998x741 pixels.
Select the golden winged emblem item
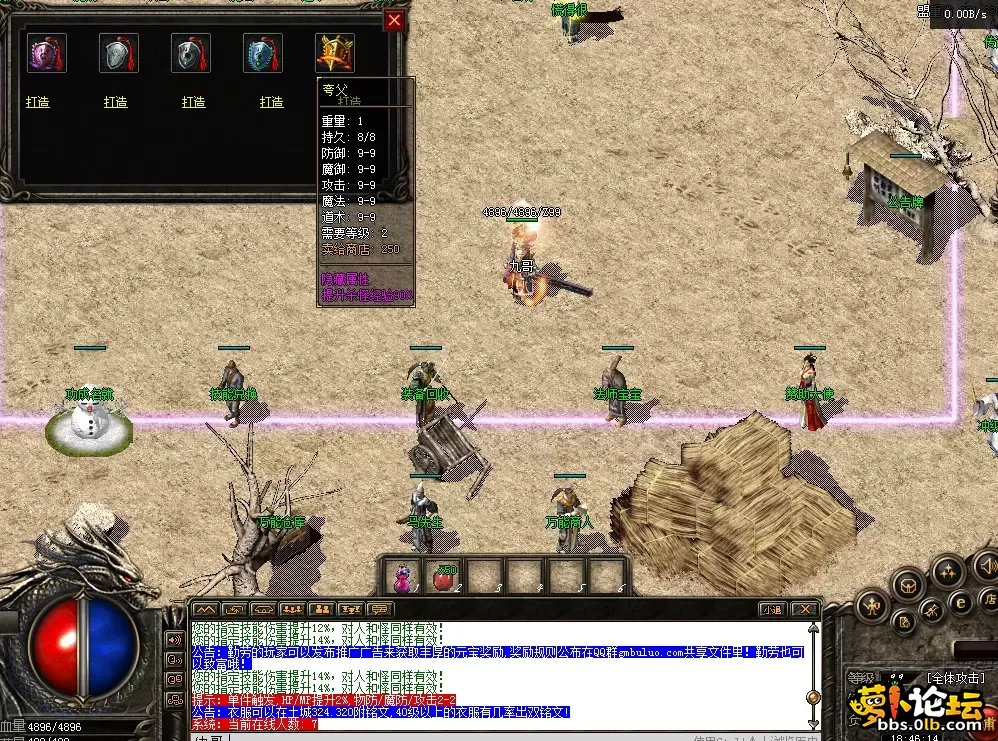[334, 53]
